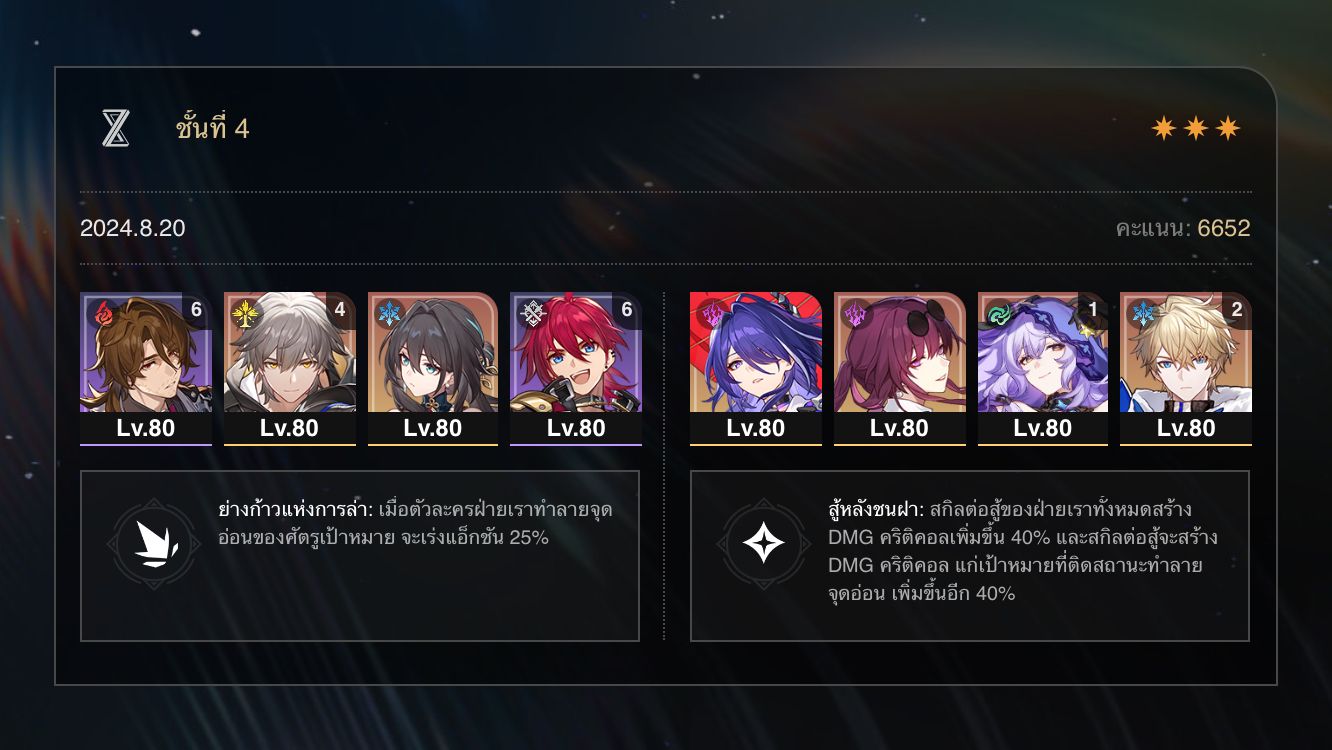Select Gallagher's character thumbnail

[x=145, y=365]
